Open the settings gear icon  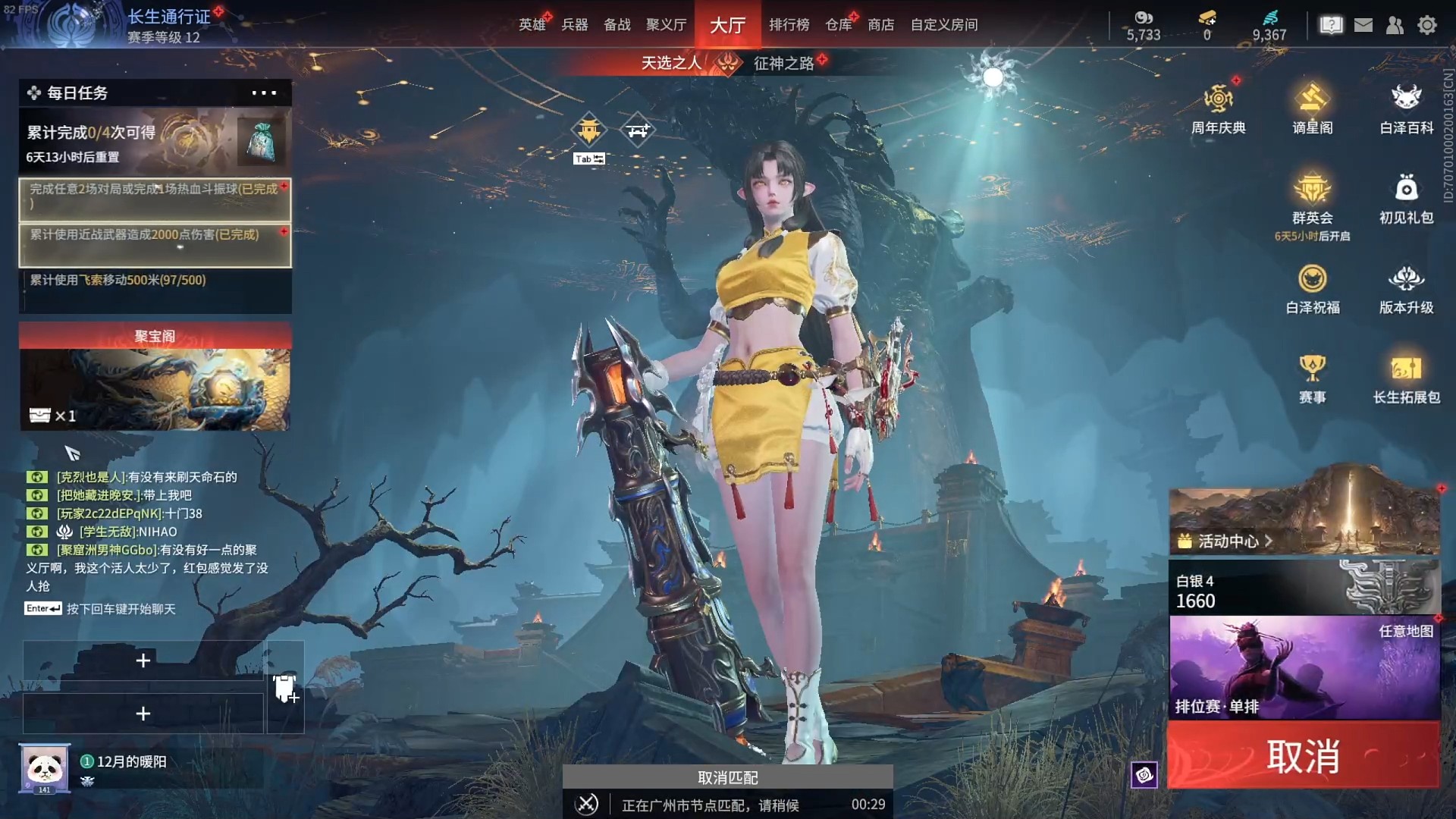pyautogui.click(x=1427, y=25)
